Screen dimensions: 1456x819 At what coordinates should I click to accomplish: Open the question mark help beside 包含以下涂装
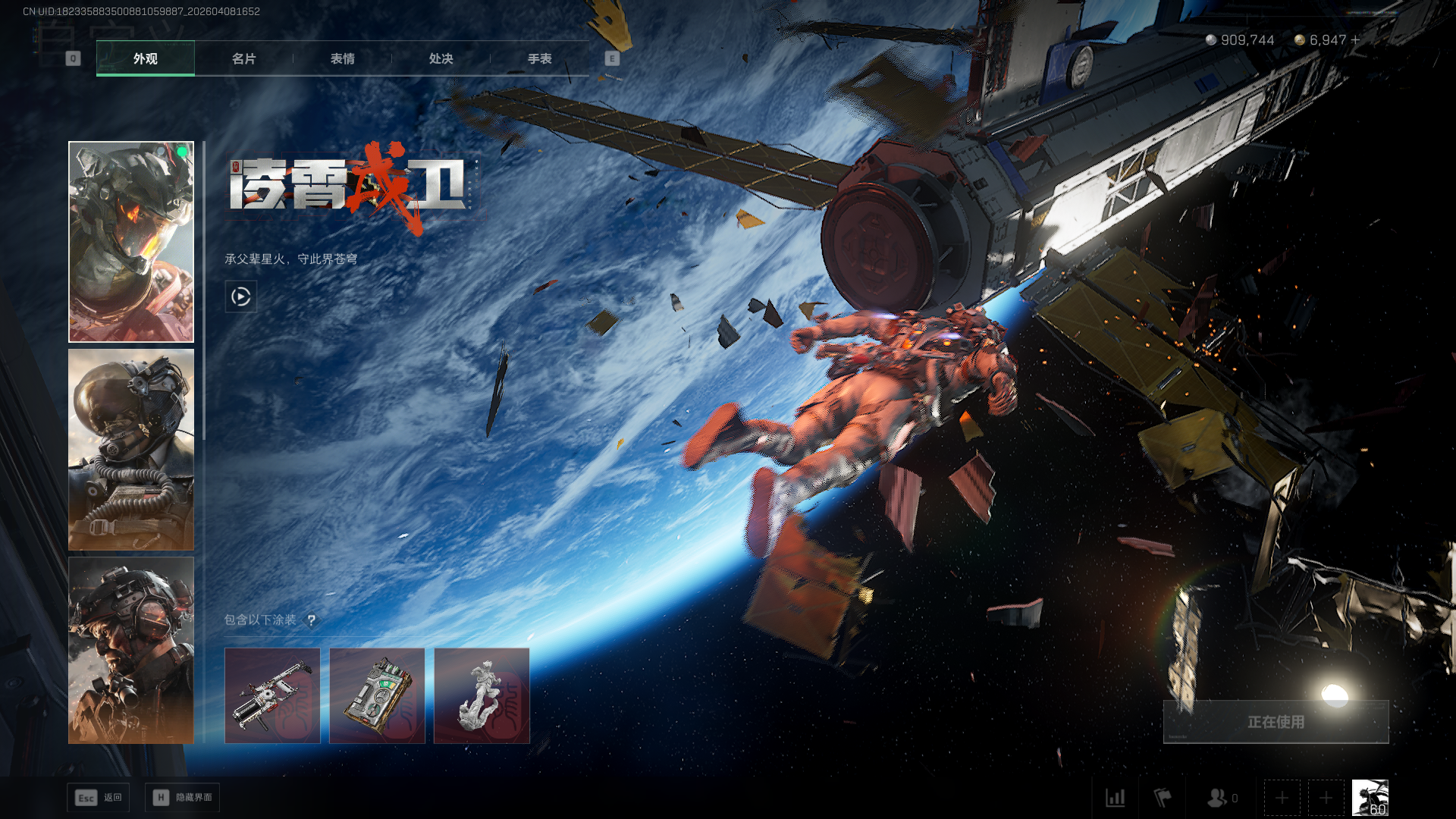(x=311, y=620)
